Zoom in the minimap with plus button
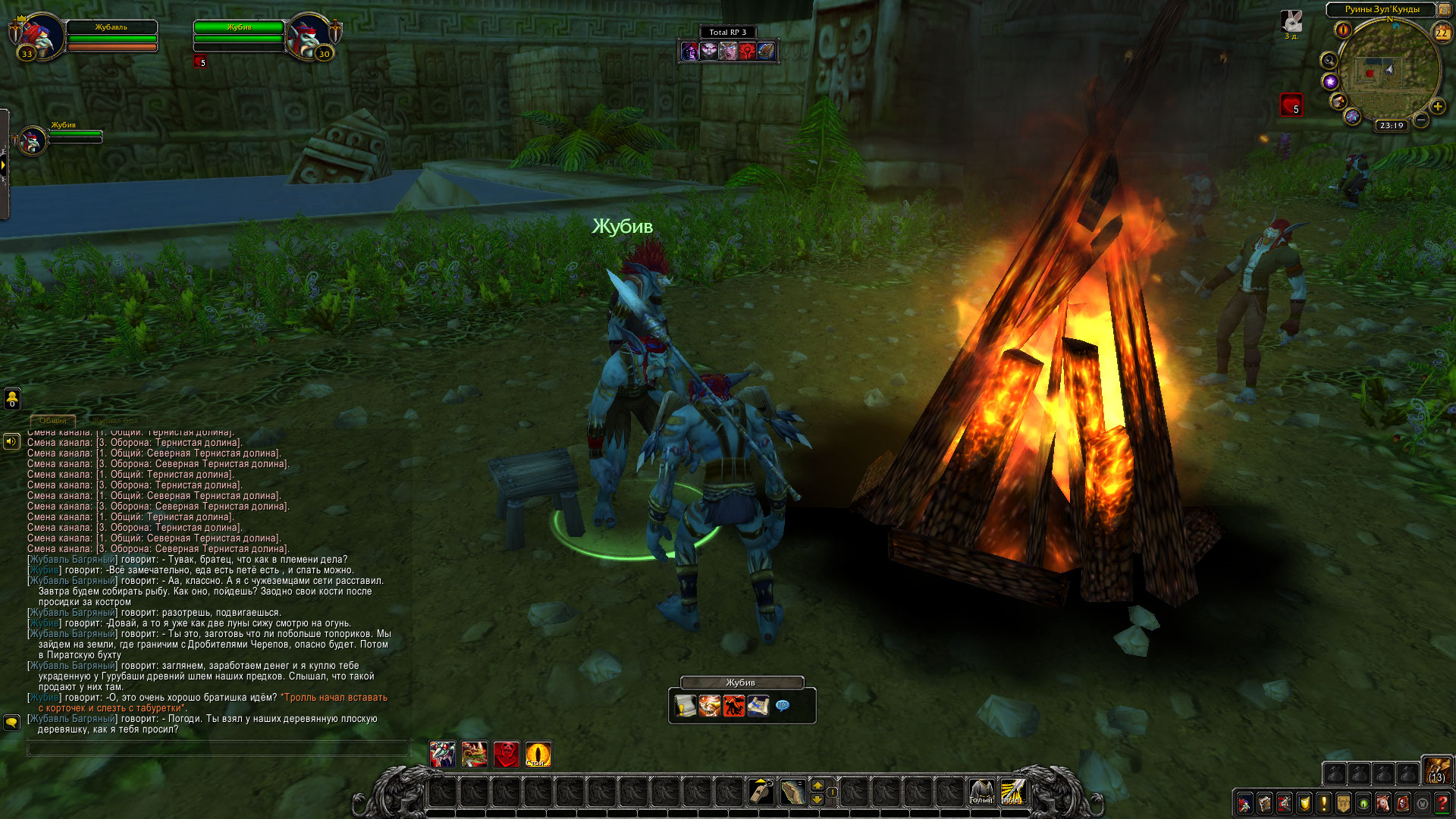This screenshot has width=1456, height=819. point(1437,106)
